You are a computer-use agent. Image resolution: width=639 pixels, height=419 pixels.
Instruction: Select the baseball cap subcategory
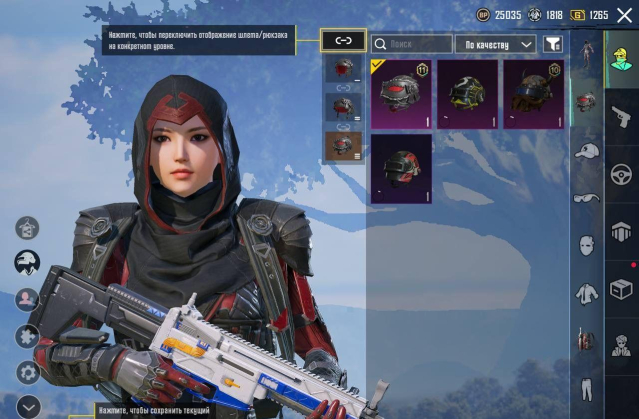[586, 151]
